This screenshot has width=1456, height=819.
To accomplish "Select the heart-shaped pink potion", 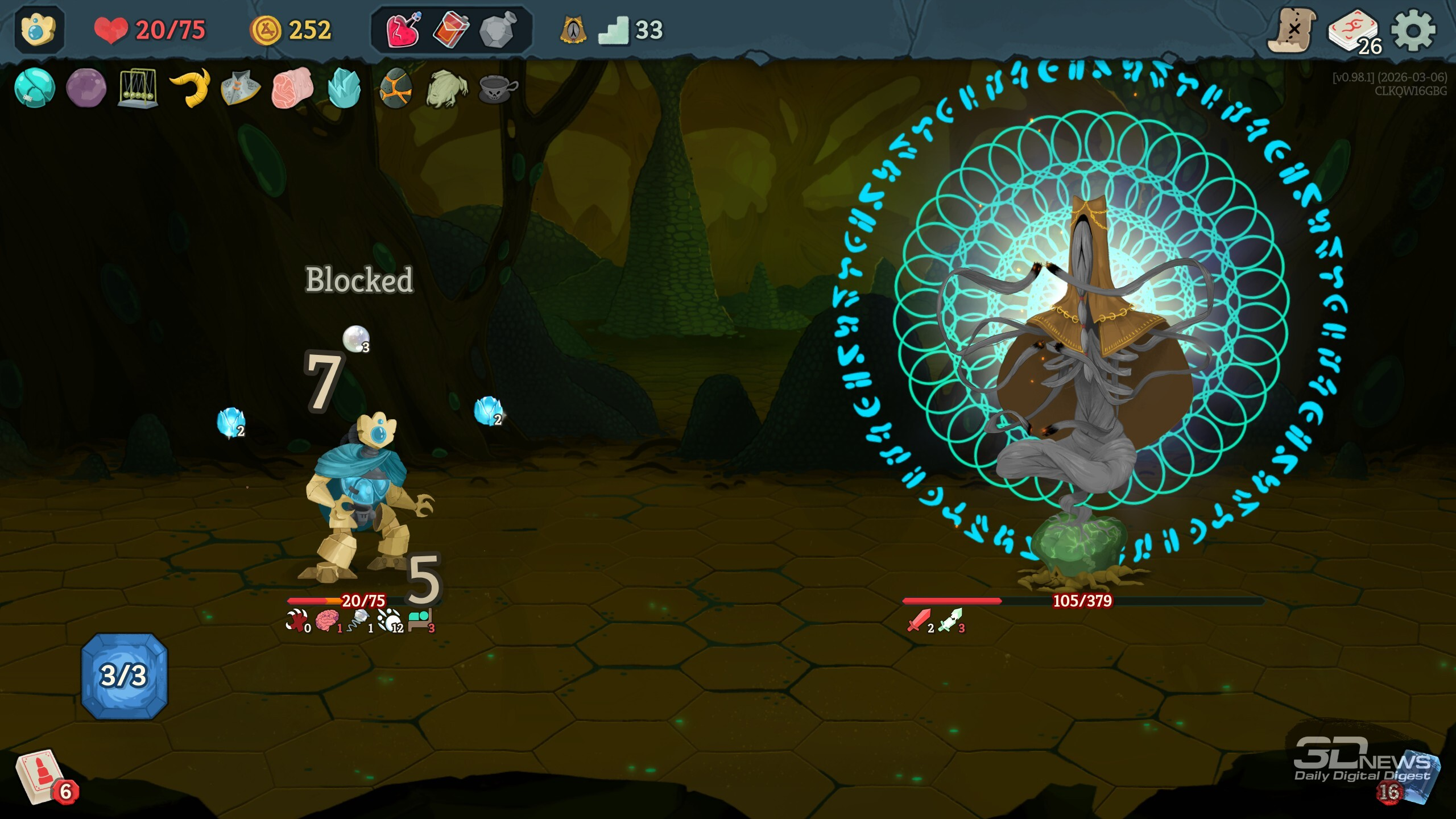I will tap(403, 30).
